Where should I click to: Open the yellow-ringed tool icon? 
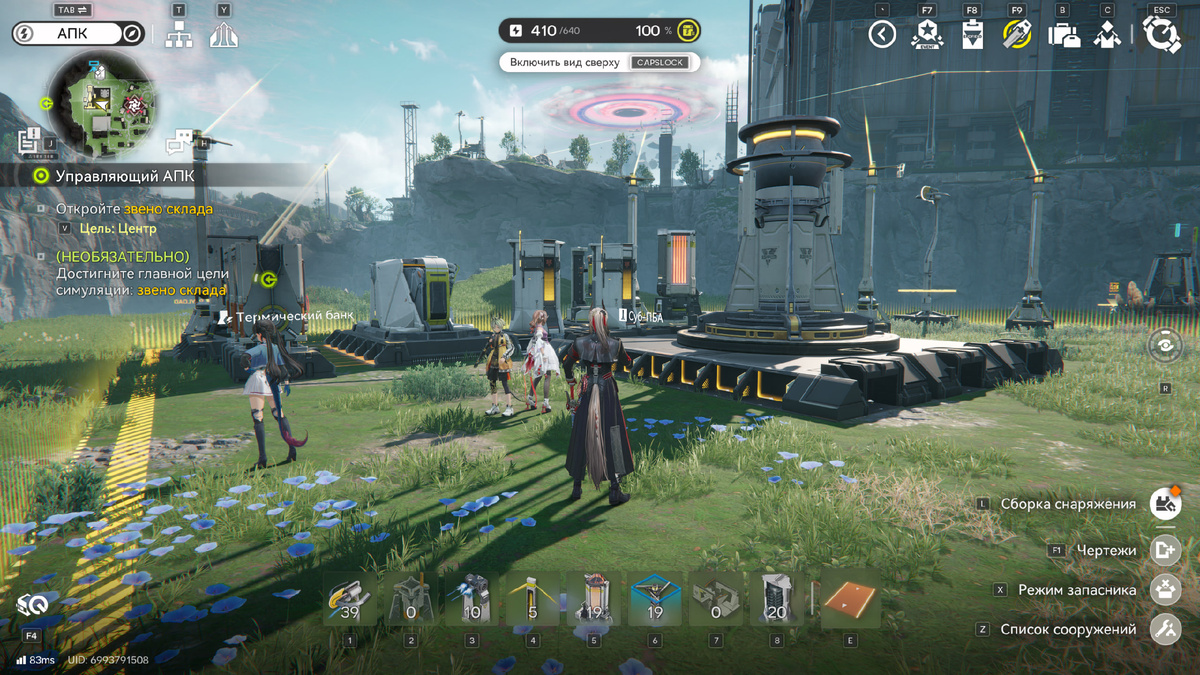click(1017, 35)
